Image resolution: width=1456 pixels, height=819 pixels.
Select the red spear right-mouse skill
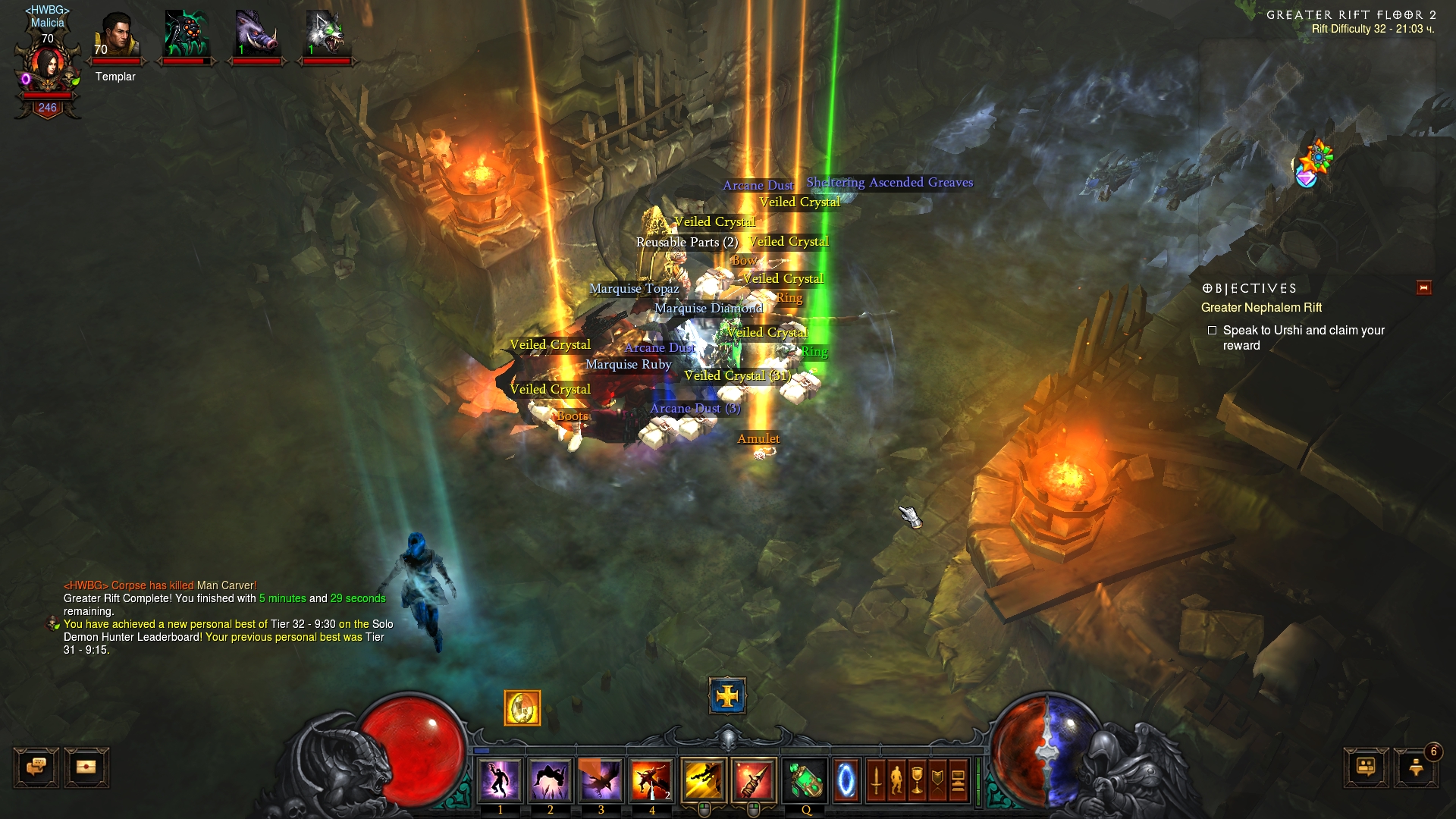point(754,779)
